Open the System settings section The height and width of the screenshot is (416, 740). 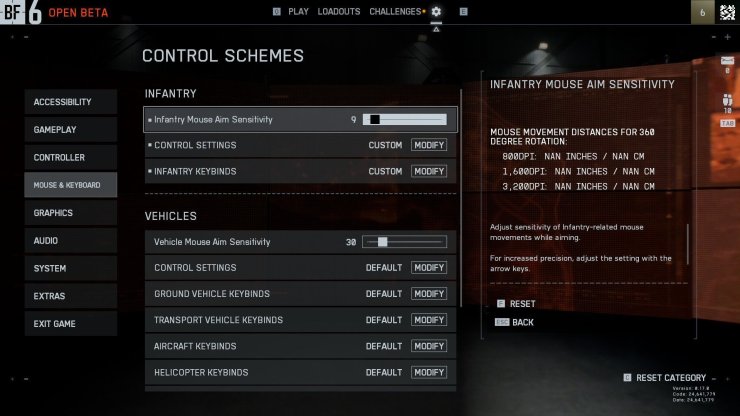tap(71, 268)
